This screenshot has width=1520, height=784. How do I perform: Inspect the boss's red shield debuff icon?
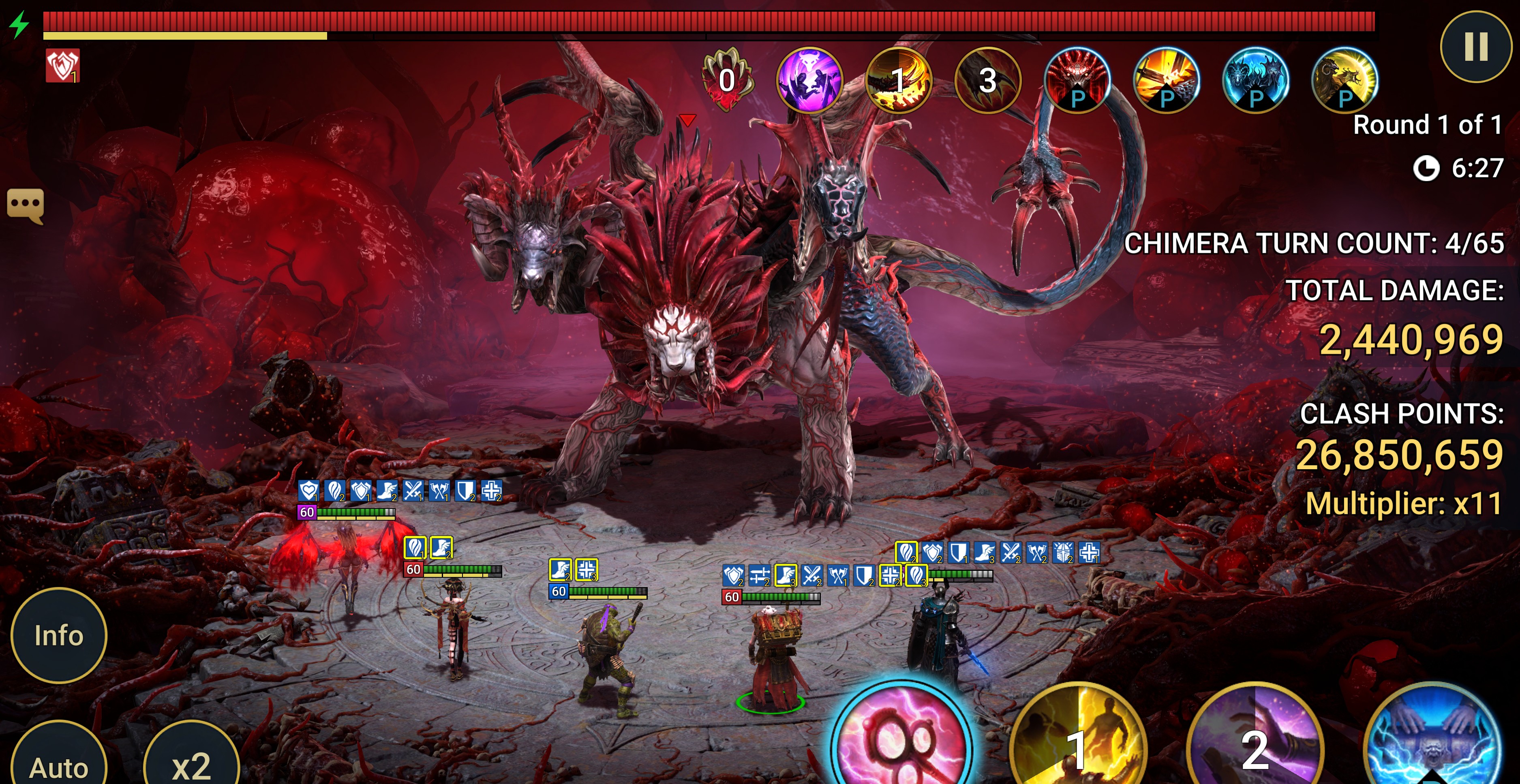(62, 66)
